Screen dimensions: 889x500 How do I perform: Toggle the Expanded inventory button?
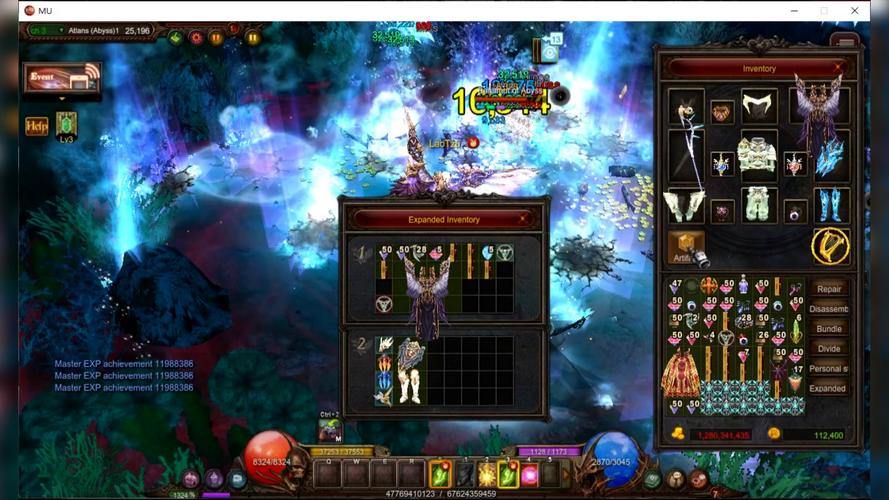(829, 388)
